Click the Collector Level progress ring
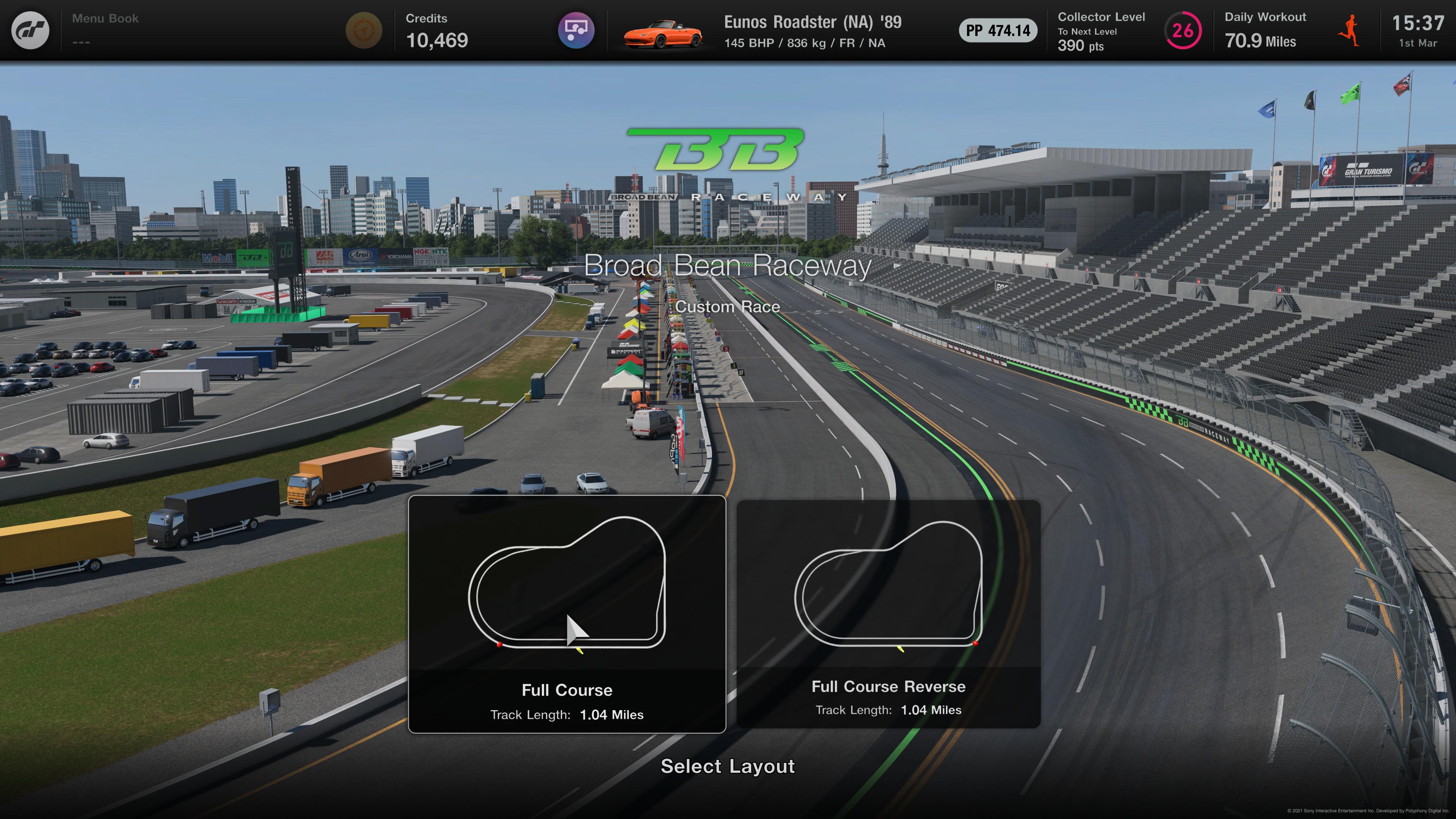This screenshot has width=1456, height=819. click(x=1183, y=30)
